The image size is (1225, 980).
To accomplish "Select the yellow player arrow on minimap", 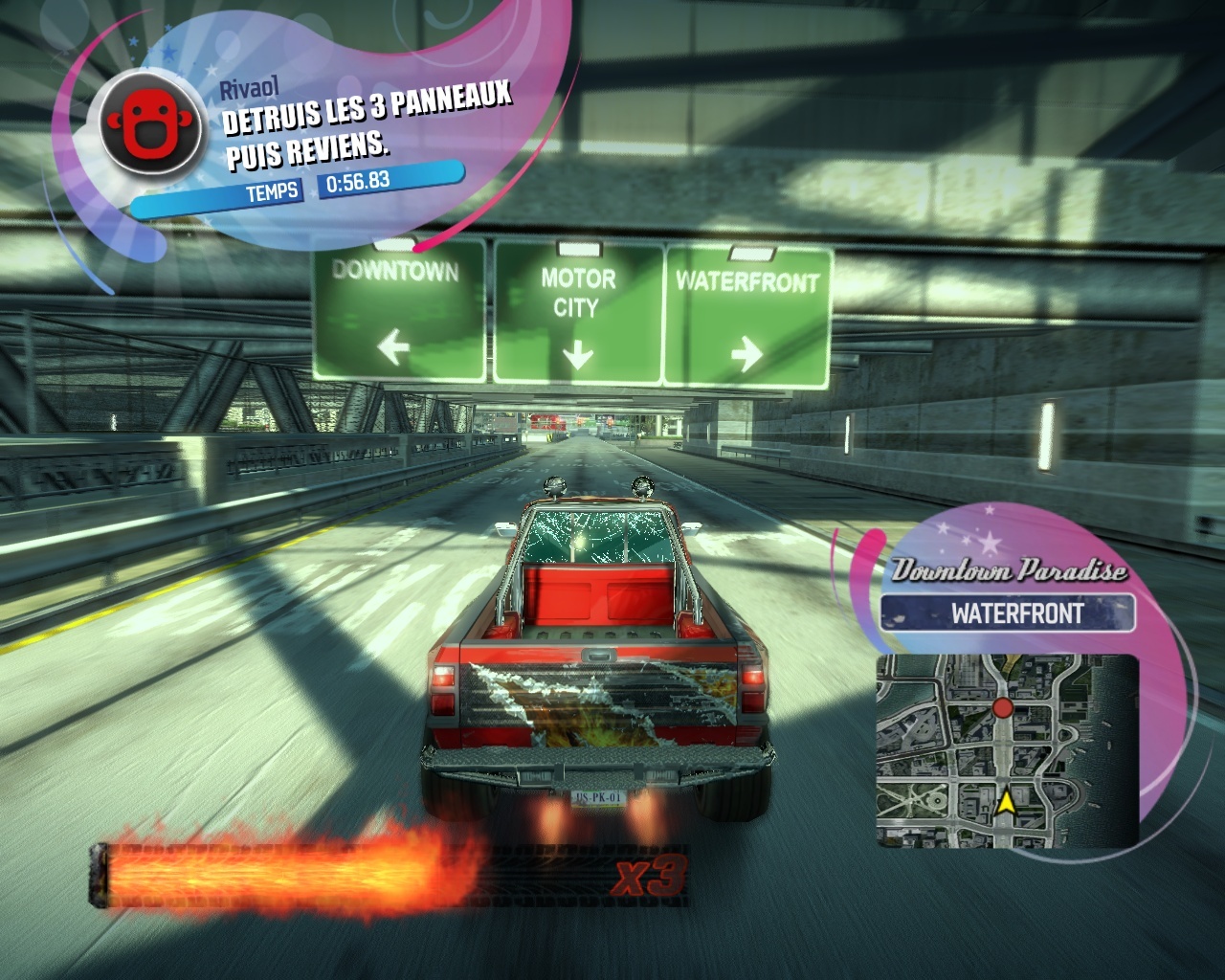I will (x=1006, y=802).
